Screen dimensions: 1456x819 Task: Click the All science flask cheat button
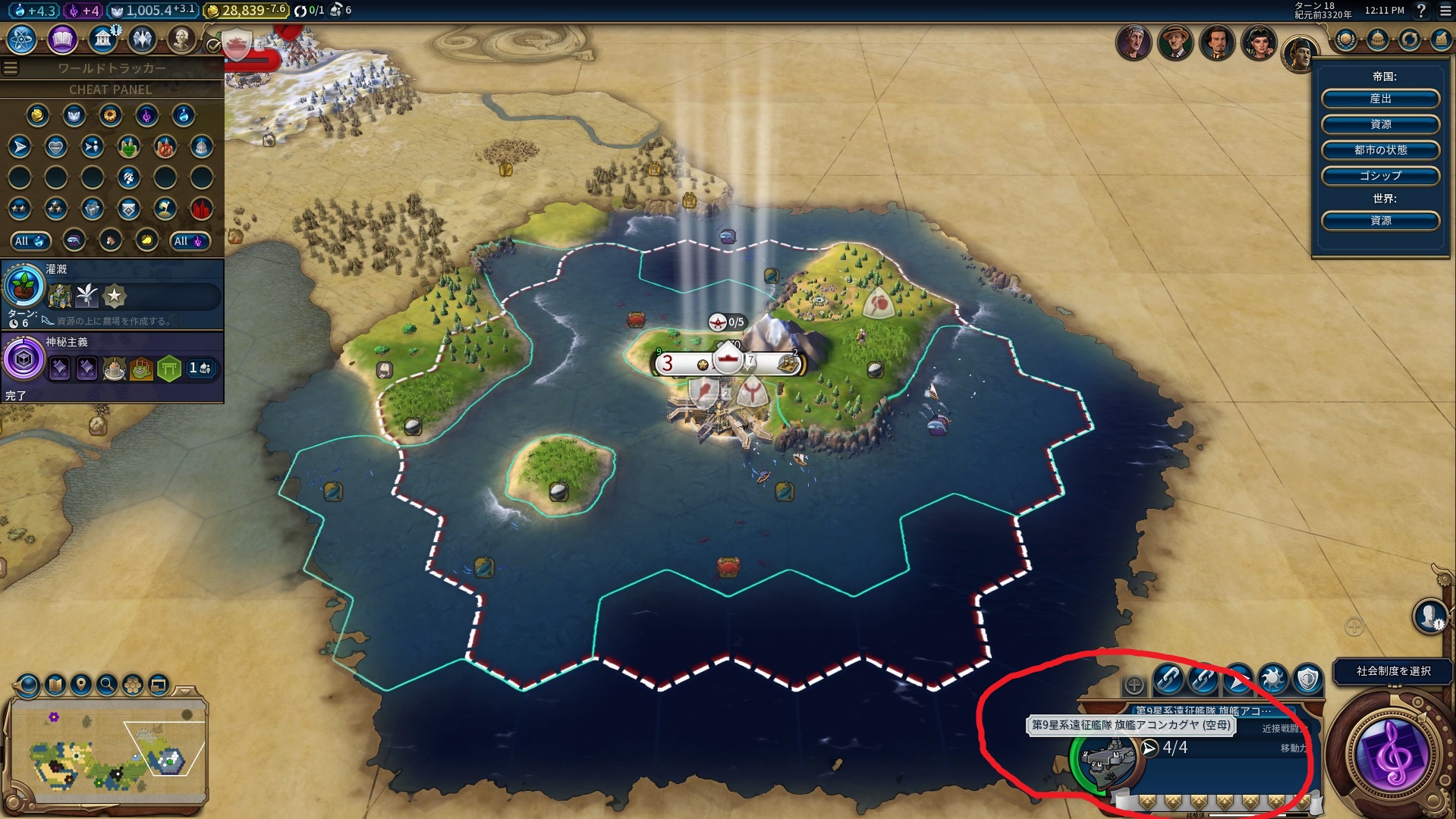click(30, 241)
